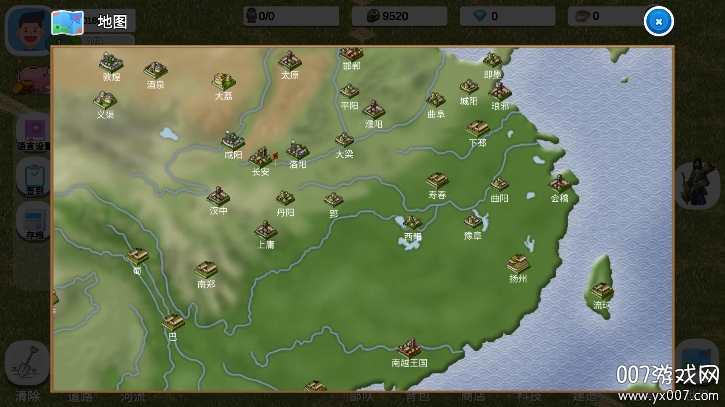
Task: Select the 南越王国 marker
Action: [x=408, y=348]
